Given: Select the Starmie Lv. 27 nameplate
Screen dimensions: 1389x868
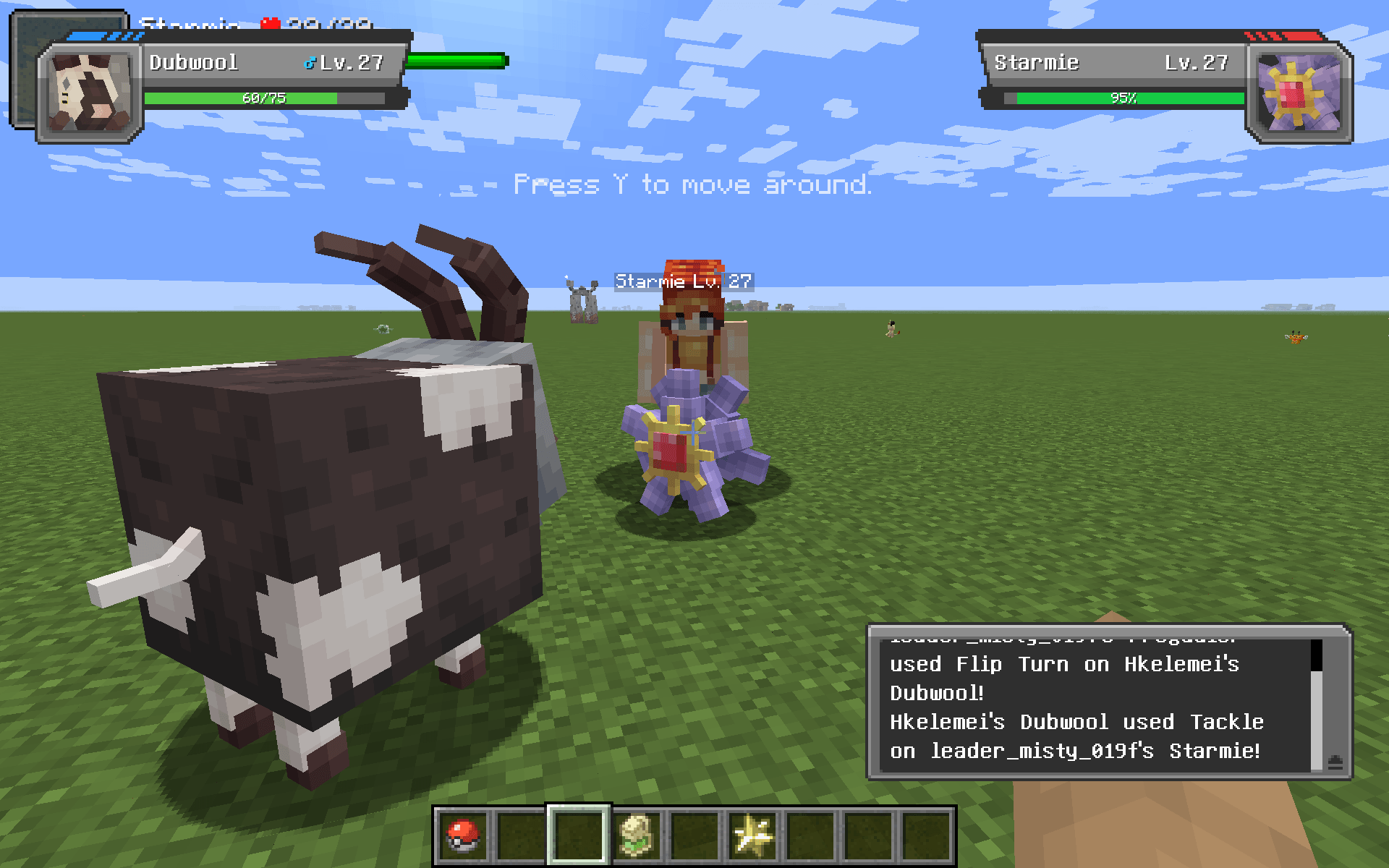Looking at the screenshot, I should click(x=682, y=281).
